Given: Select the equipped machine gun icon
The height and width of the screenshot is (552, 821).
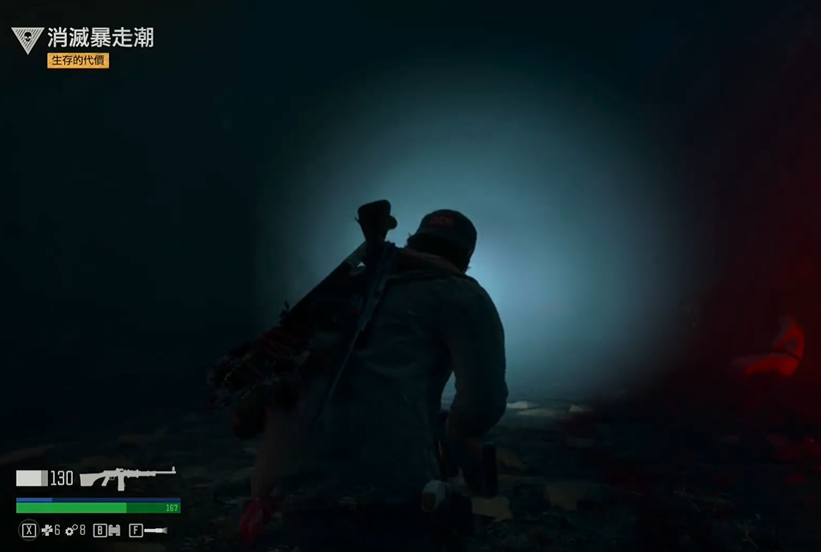Looking at the screenshot, I should (x=127, y=477).
